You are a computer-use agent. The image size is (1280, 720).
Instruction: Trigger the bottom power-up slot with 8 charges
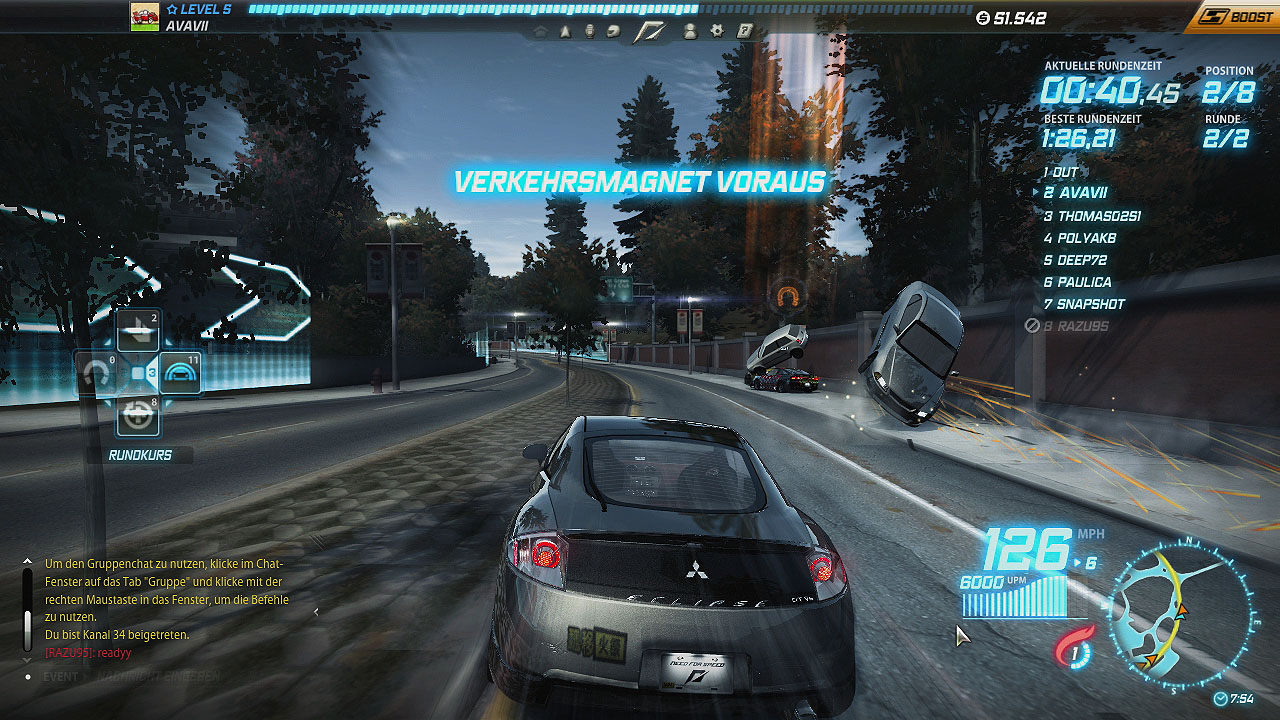pos(138,415)
